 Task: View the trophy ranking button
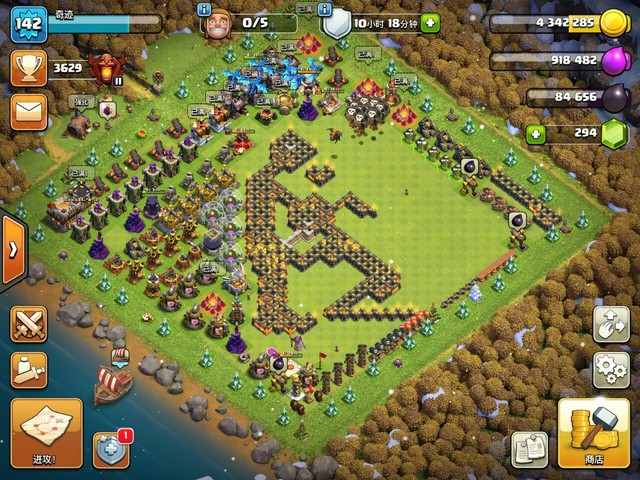tap(29, 68)
